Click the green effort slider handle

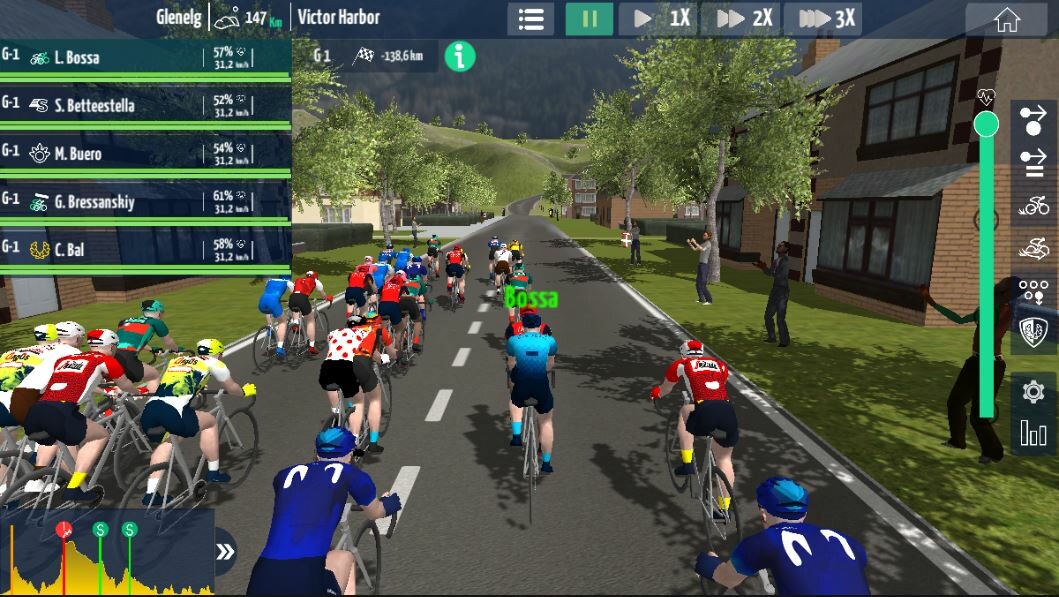[986, 124]
